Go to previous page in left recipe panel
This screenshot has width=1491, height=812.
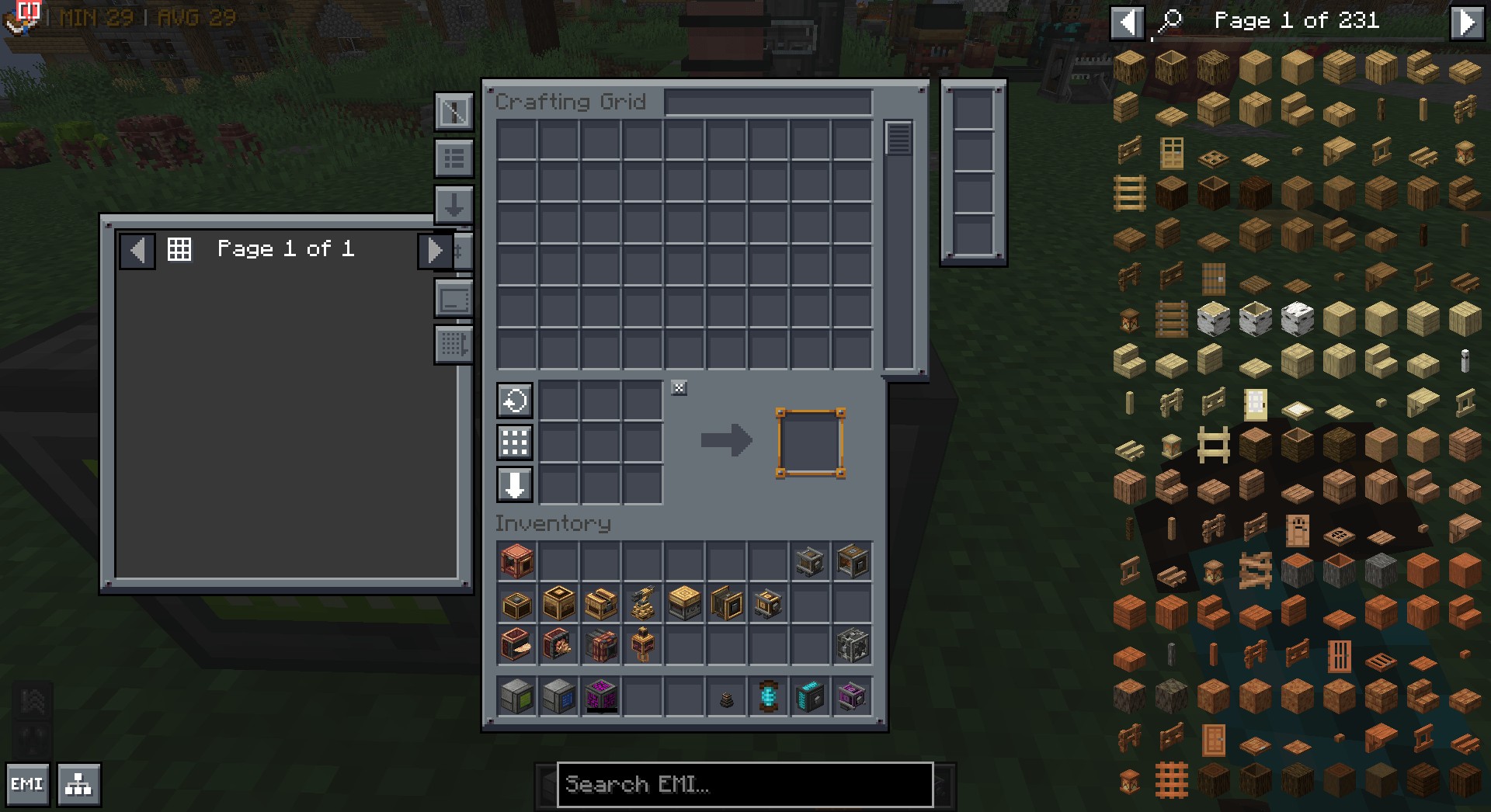coord(137,250)
